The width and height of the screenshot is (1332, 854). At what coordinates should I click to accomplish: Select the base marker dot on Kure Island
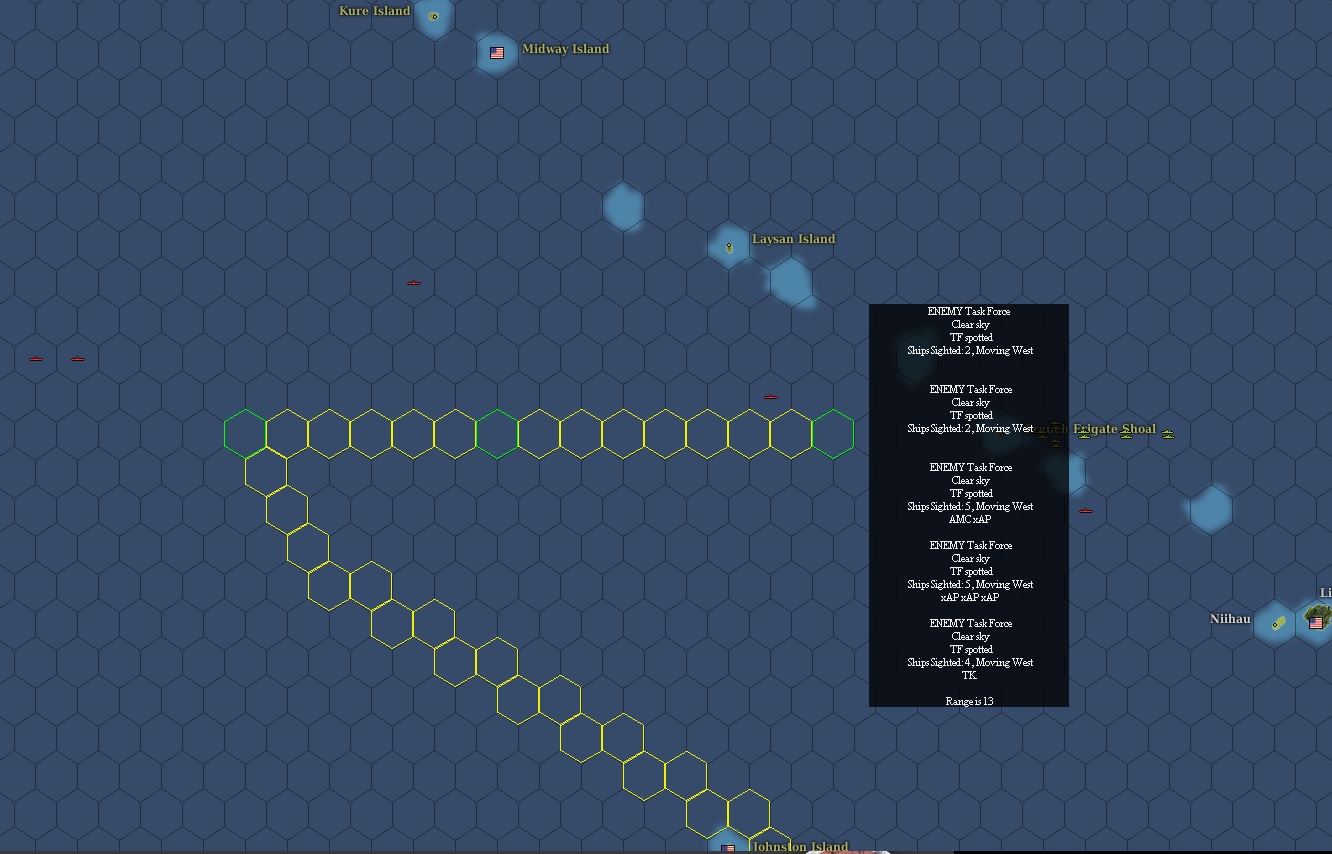tap(434, 17)
